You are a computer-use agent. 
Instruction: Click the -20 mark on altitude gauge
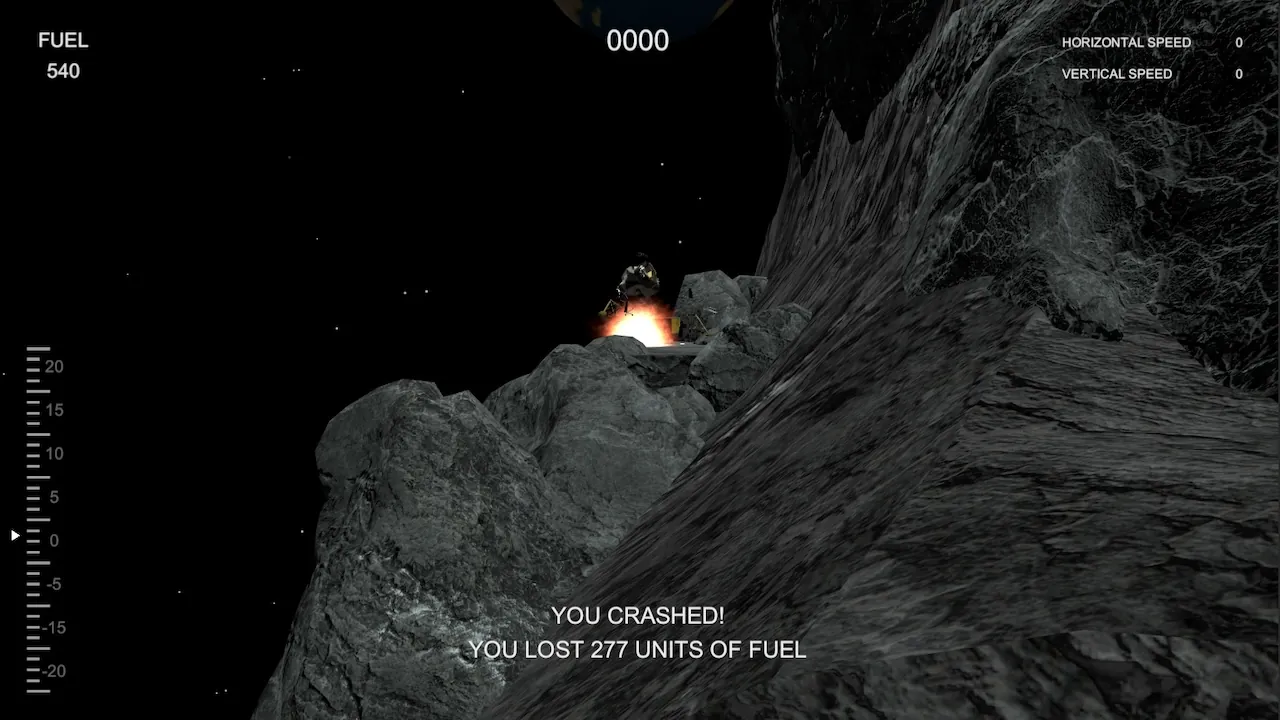51,672
